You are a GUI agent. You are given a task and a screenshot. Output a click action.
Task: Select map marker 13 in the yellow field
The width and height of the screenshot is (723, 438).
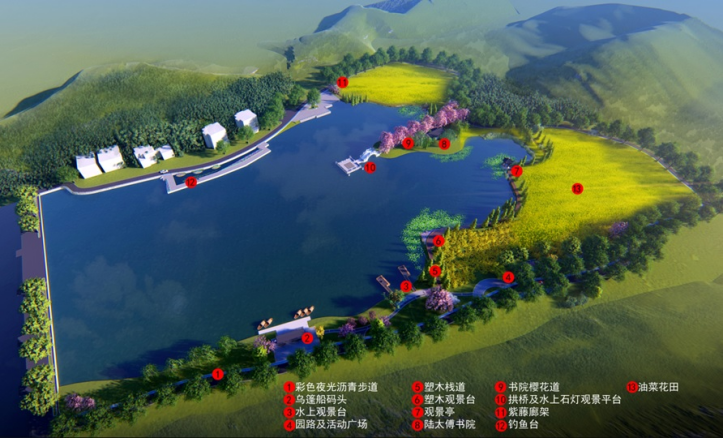point(576,188)
